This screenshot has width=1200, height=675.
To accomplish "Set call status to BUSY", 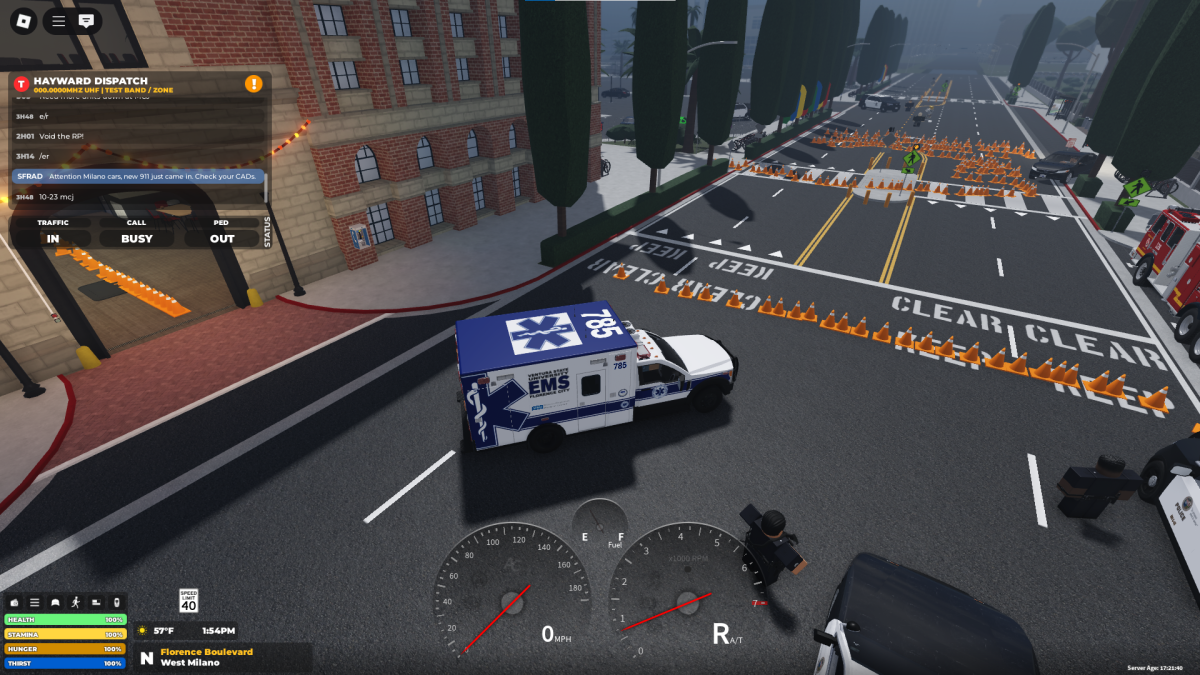I will click(137, 239).
